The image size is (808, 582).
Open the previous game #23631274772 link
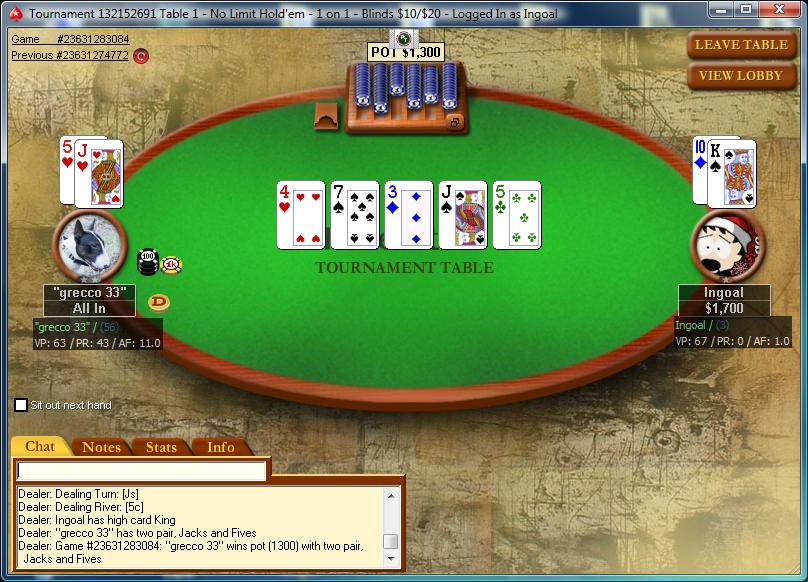pos(70,55)
